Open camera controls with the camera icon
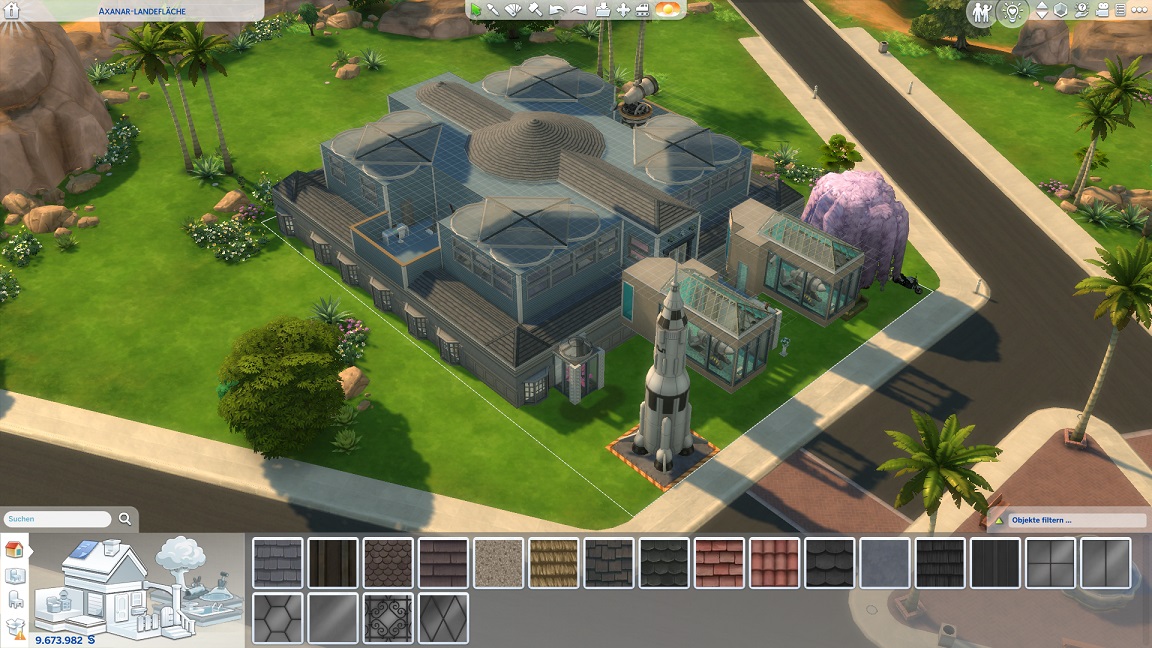 1101,11
